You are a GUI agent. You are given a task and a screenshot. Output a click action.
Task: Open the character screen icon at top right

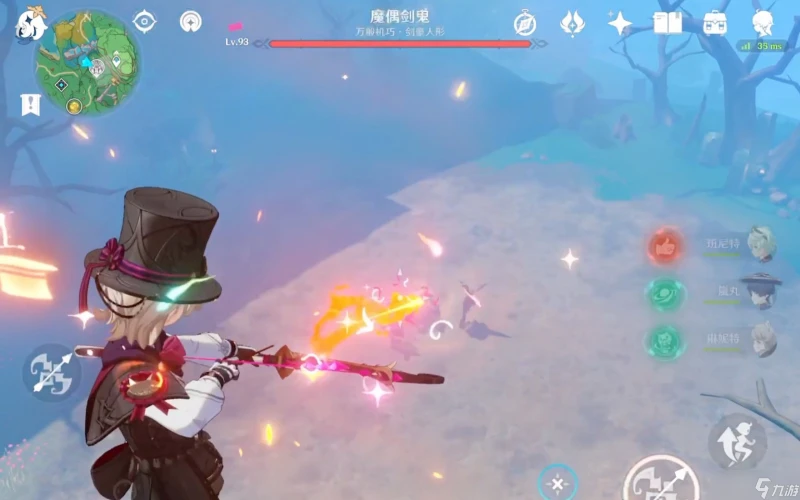click(x=764, y=22)
